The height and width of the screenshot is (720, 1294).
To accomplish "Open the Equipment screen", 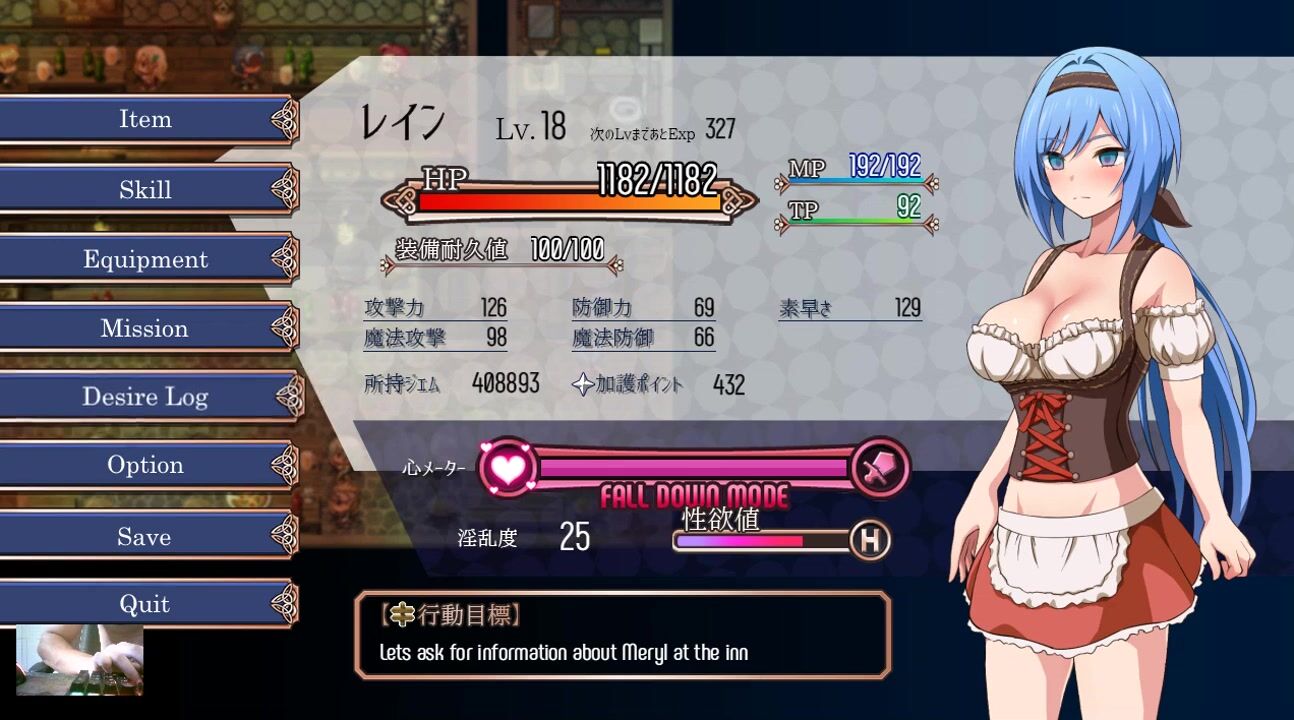I will point(146,260).
